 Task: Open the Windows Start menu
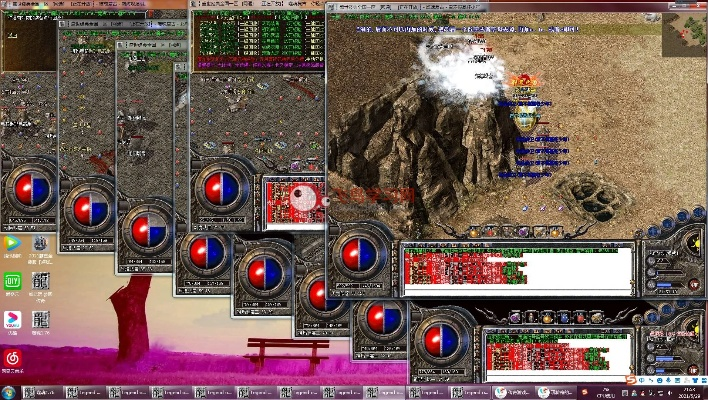[x=10, y=391]
